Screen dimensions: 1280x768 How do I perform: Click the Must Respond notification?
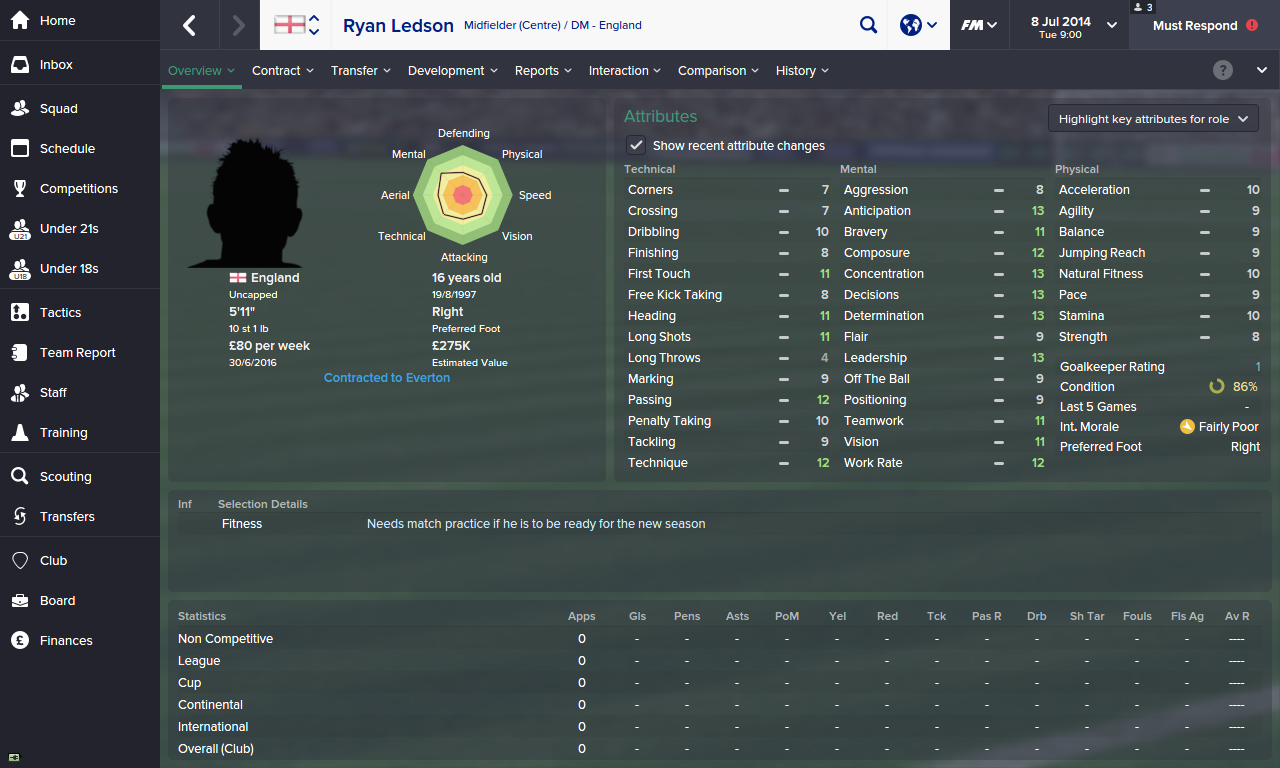point(1195,26)
